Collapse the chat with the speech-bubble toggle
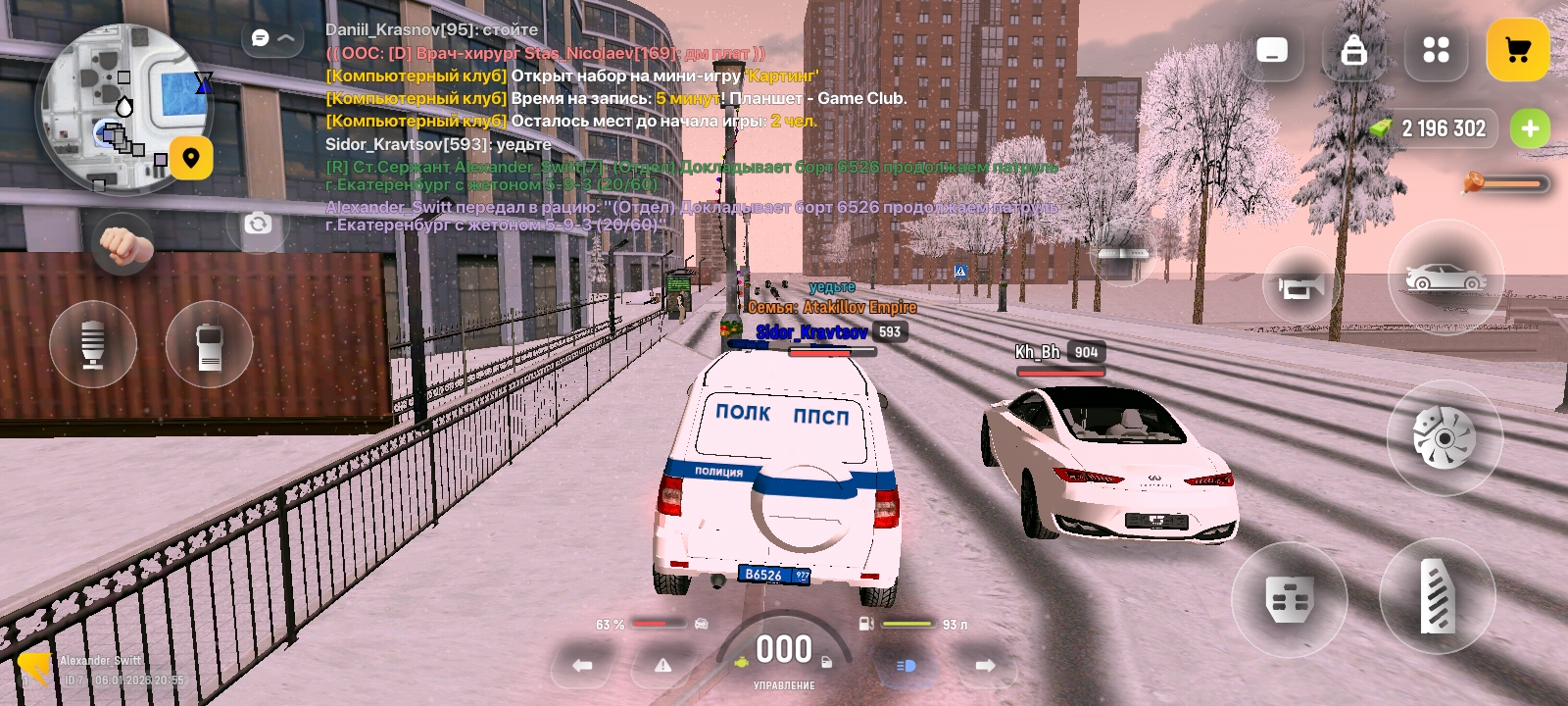 click(271, 38)
